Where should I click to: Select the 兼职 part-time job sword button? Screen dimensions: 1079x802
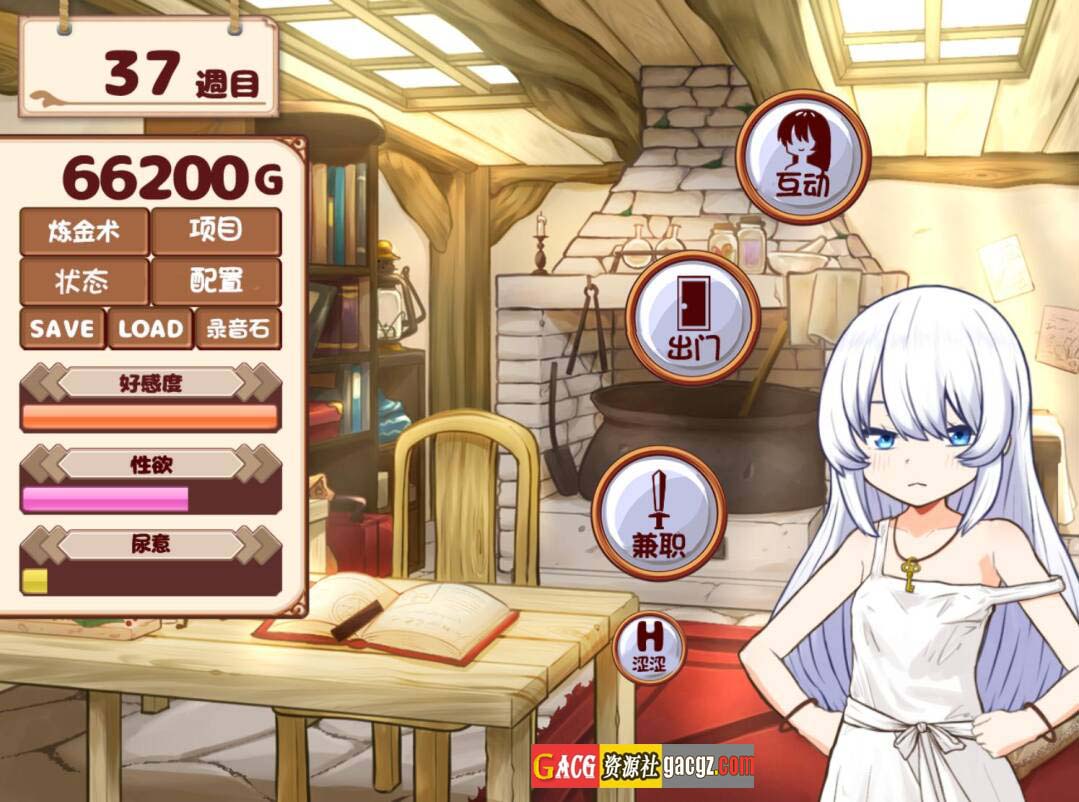pyautogui.click(x=659, y=511)
